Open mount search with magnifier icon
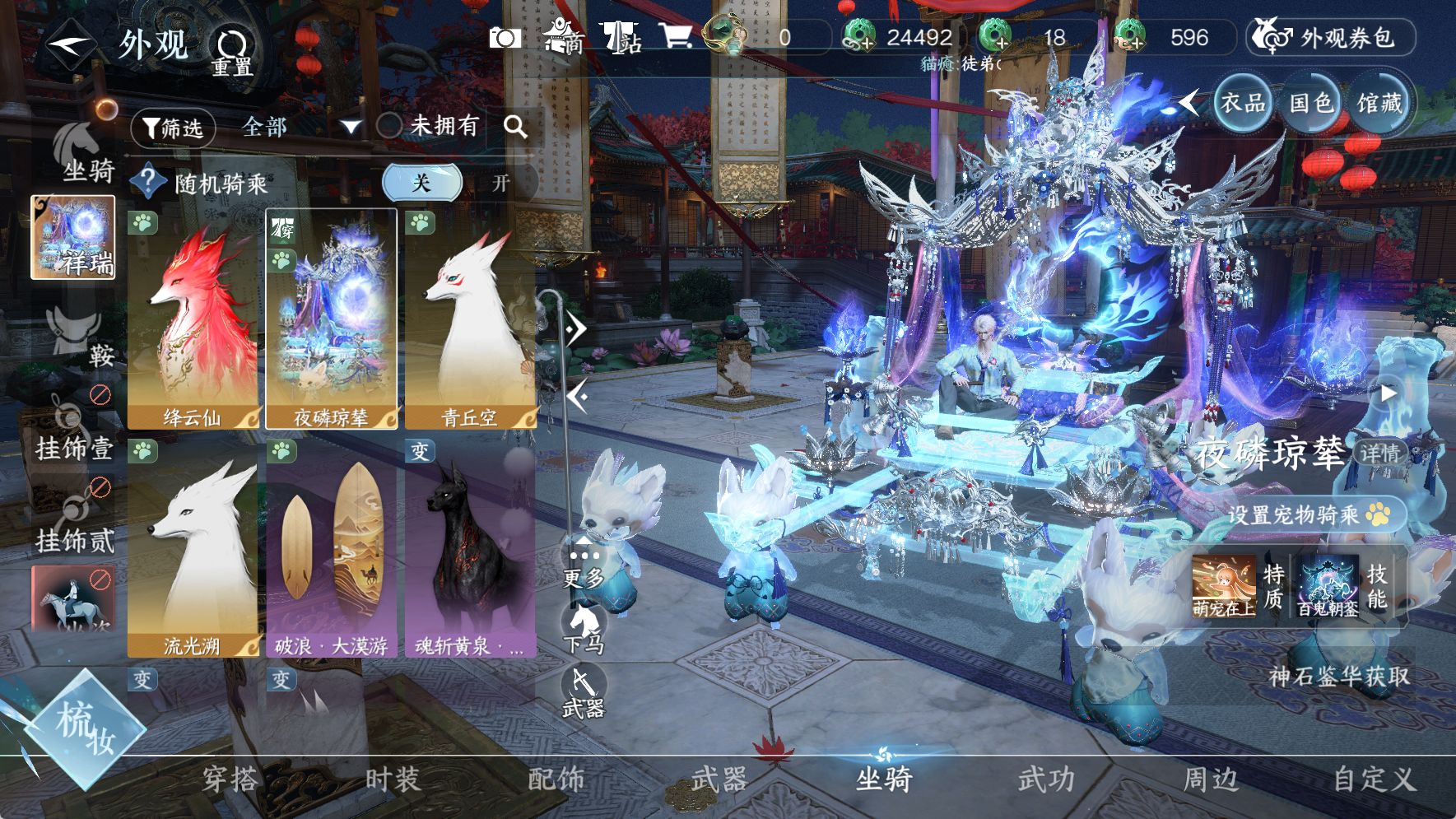This screenshot has height=819, width=1456. pyautogui.click(x=515, y=126)
